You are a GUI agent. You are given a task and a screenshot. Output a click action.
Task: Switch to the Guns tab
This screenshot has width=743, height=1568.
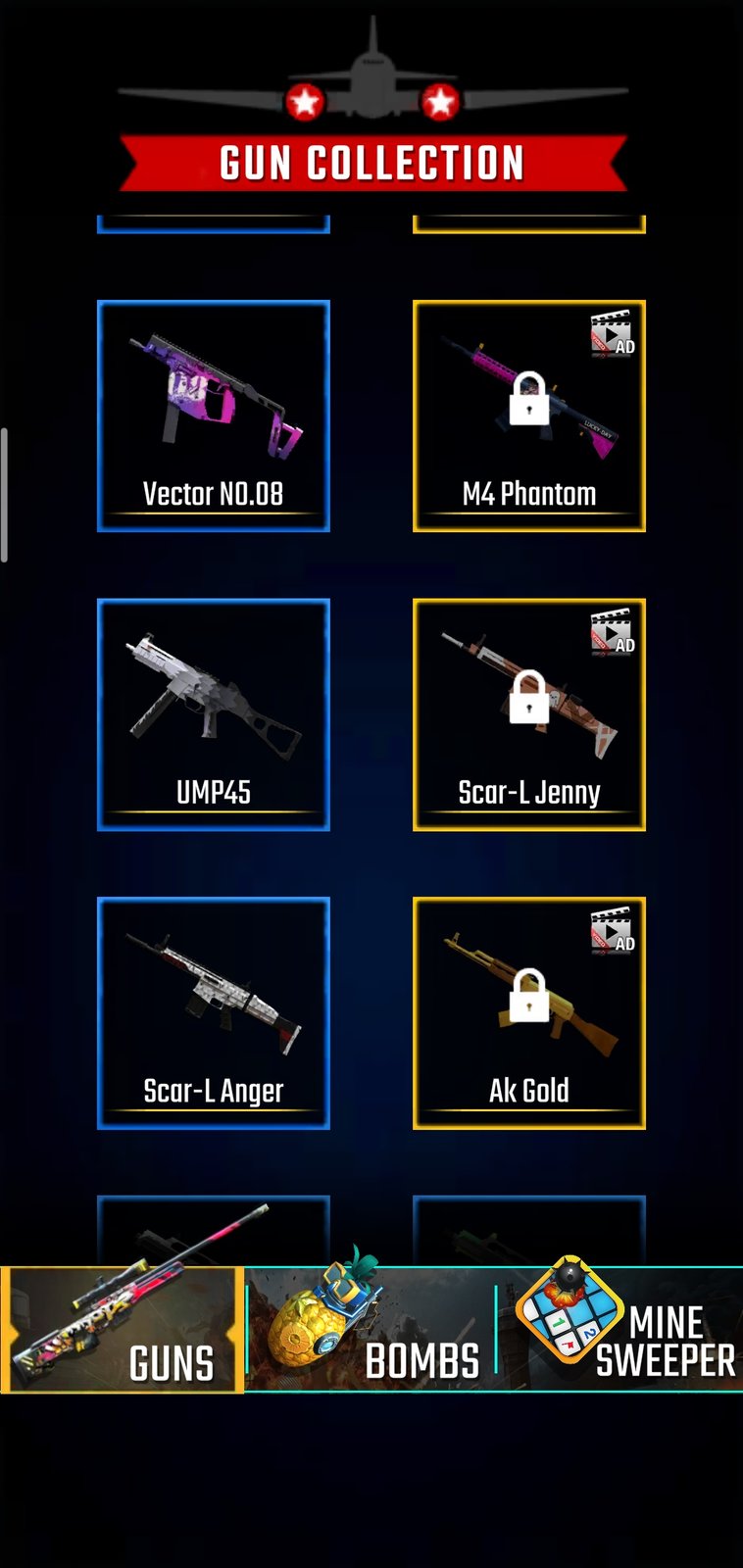[123, 1331]
